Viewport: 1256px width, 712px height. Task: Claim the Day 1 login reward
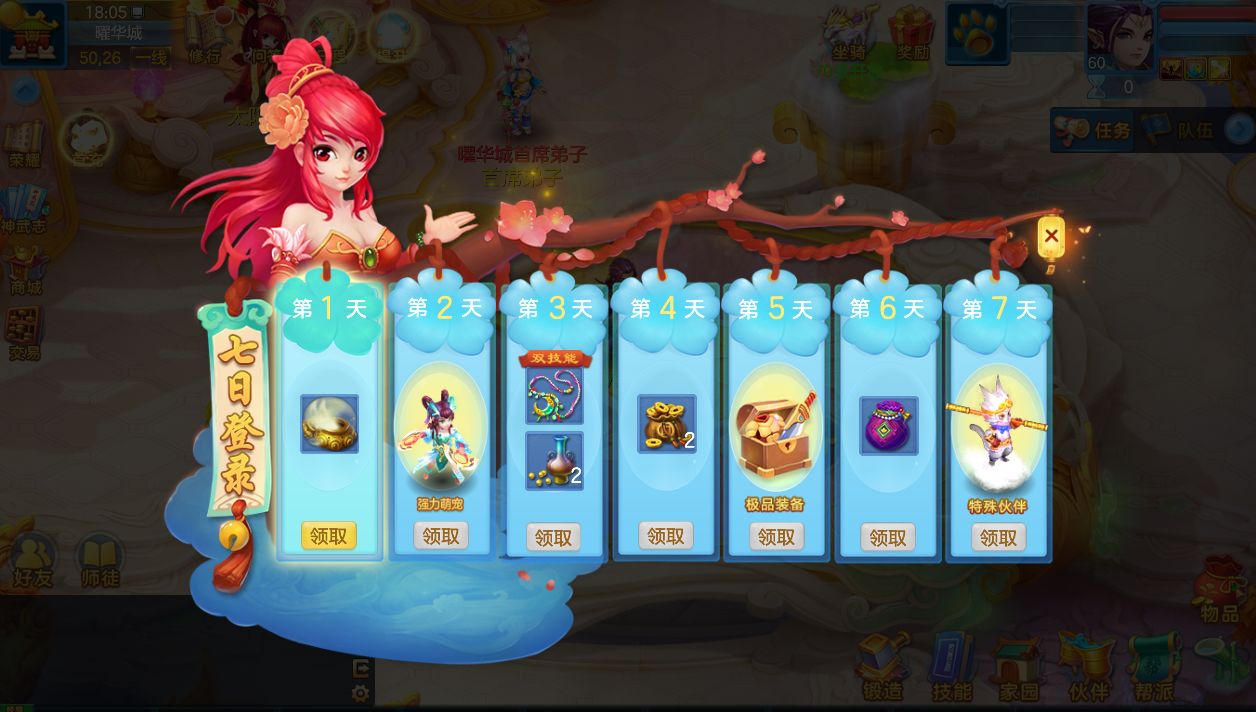[328, 536]
